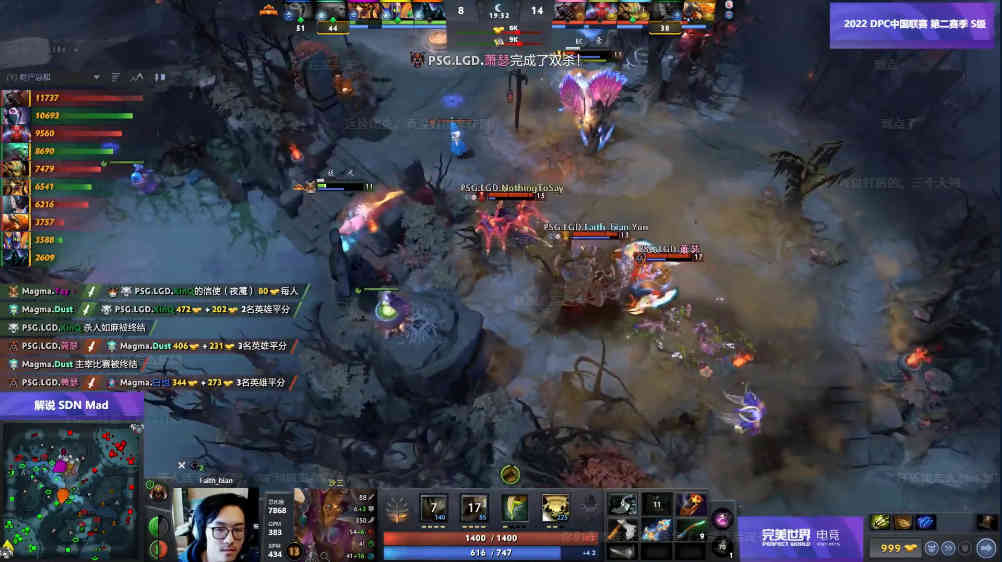Select the green claw quickbuy item
Screen dimensions: 1002x562
click(x=880, y=521)
